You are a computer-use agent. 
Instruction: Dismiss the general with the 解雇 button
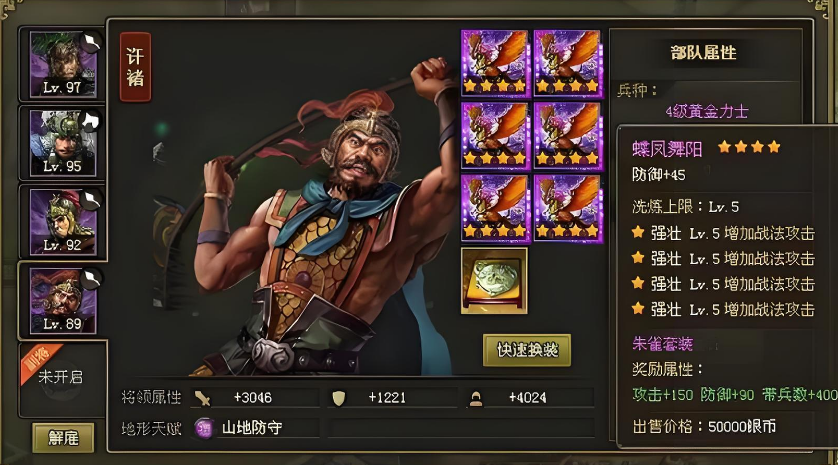62,437
